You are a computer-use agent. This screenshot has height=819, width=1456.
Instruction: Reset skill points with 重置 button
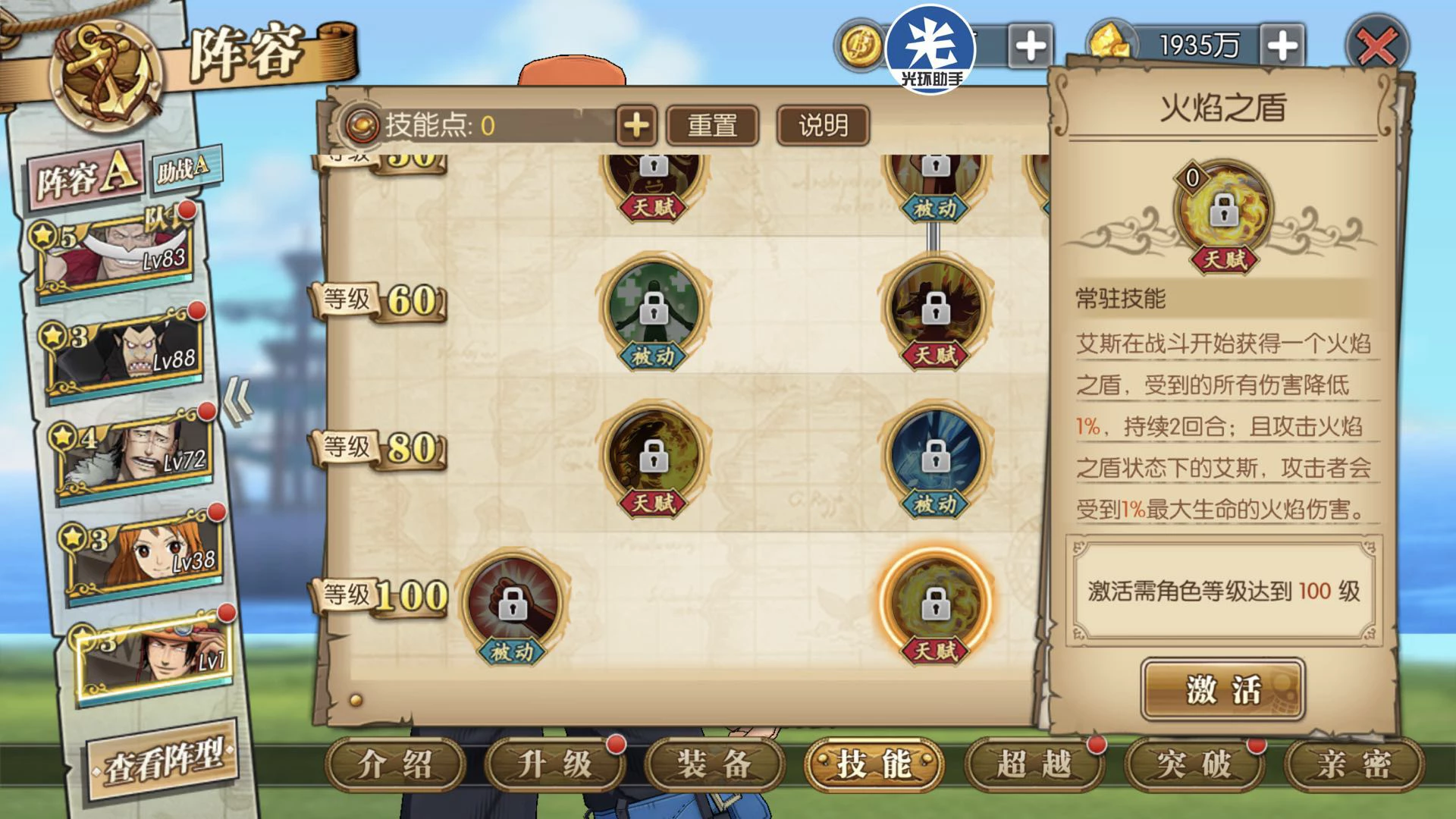coord(712,125)
